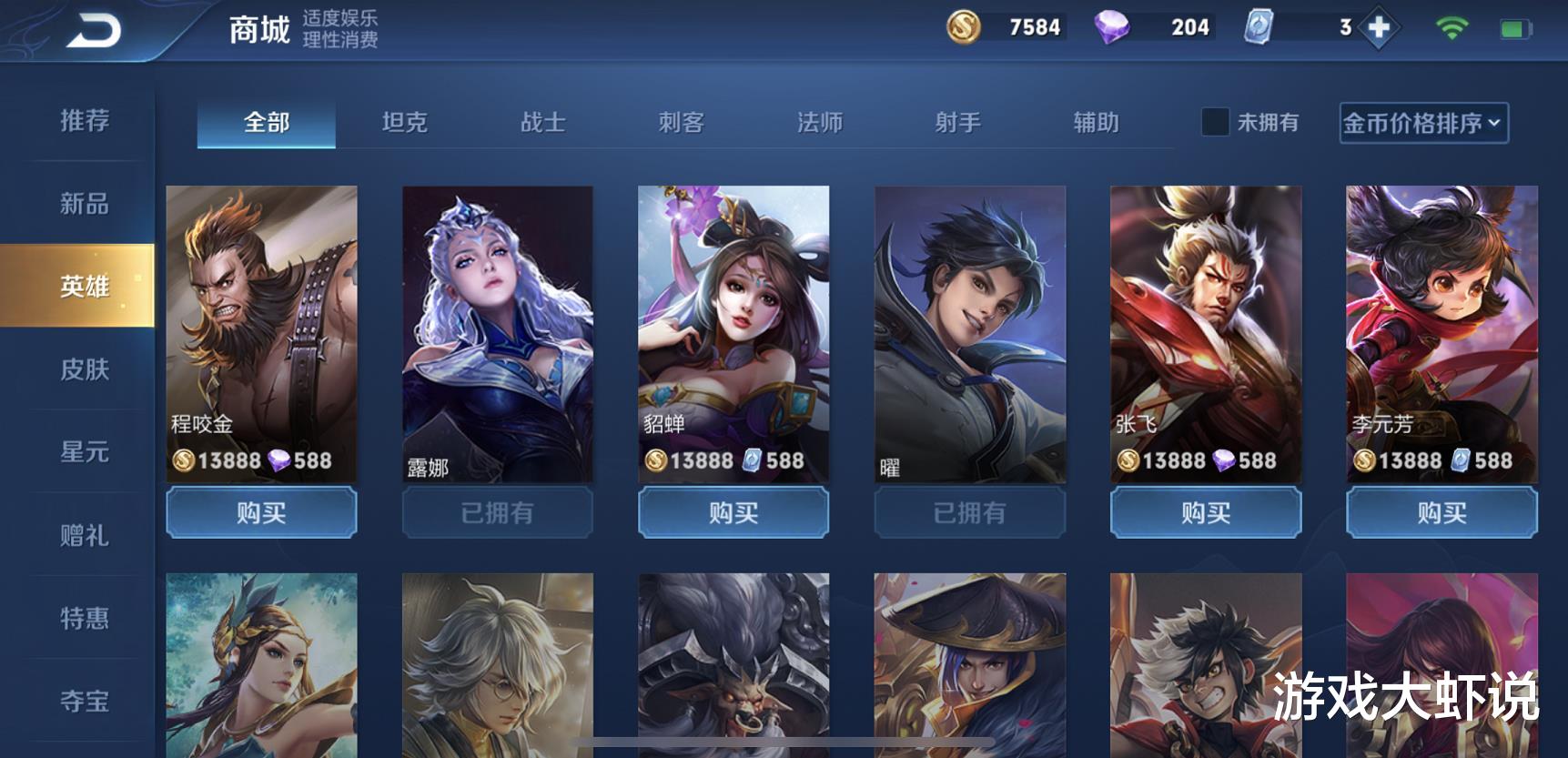Click 已拥有 button under 露娜
Image resolution: width=1568 pixels, height=758 pixels.
pos(497,512)
